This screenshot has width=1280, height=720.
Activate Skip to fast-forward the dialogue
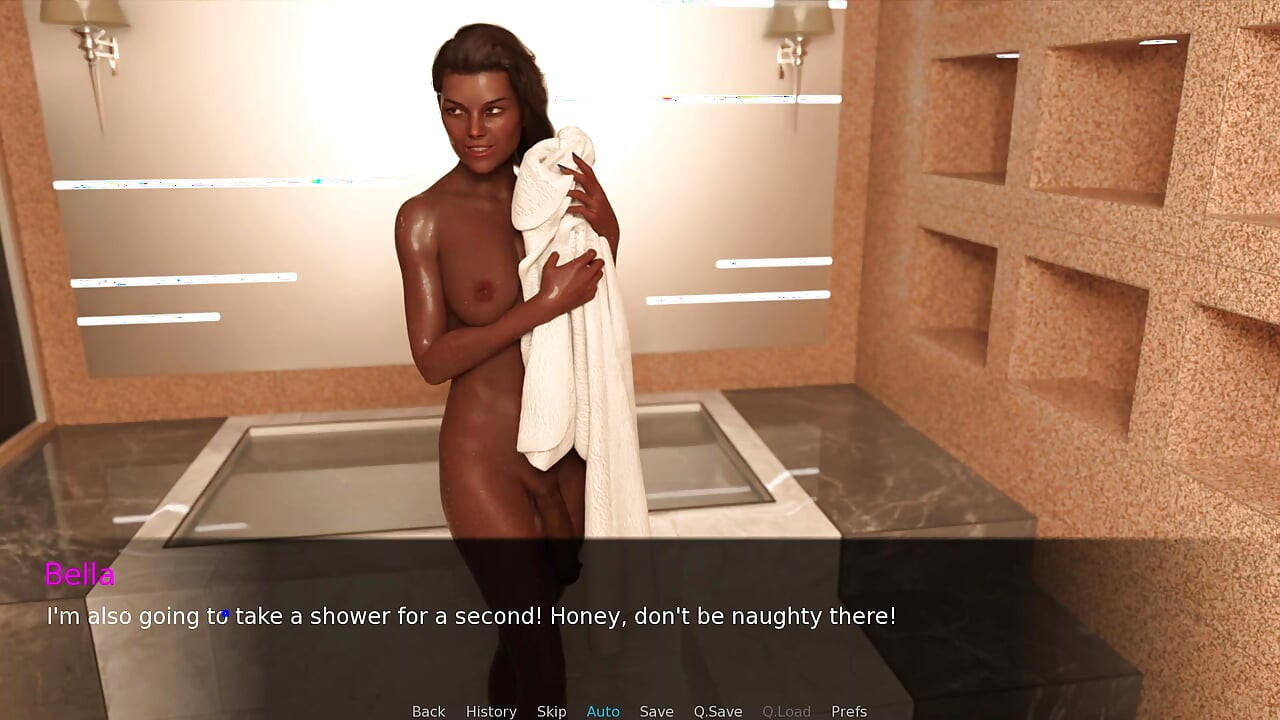(551, 710)
